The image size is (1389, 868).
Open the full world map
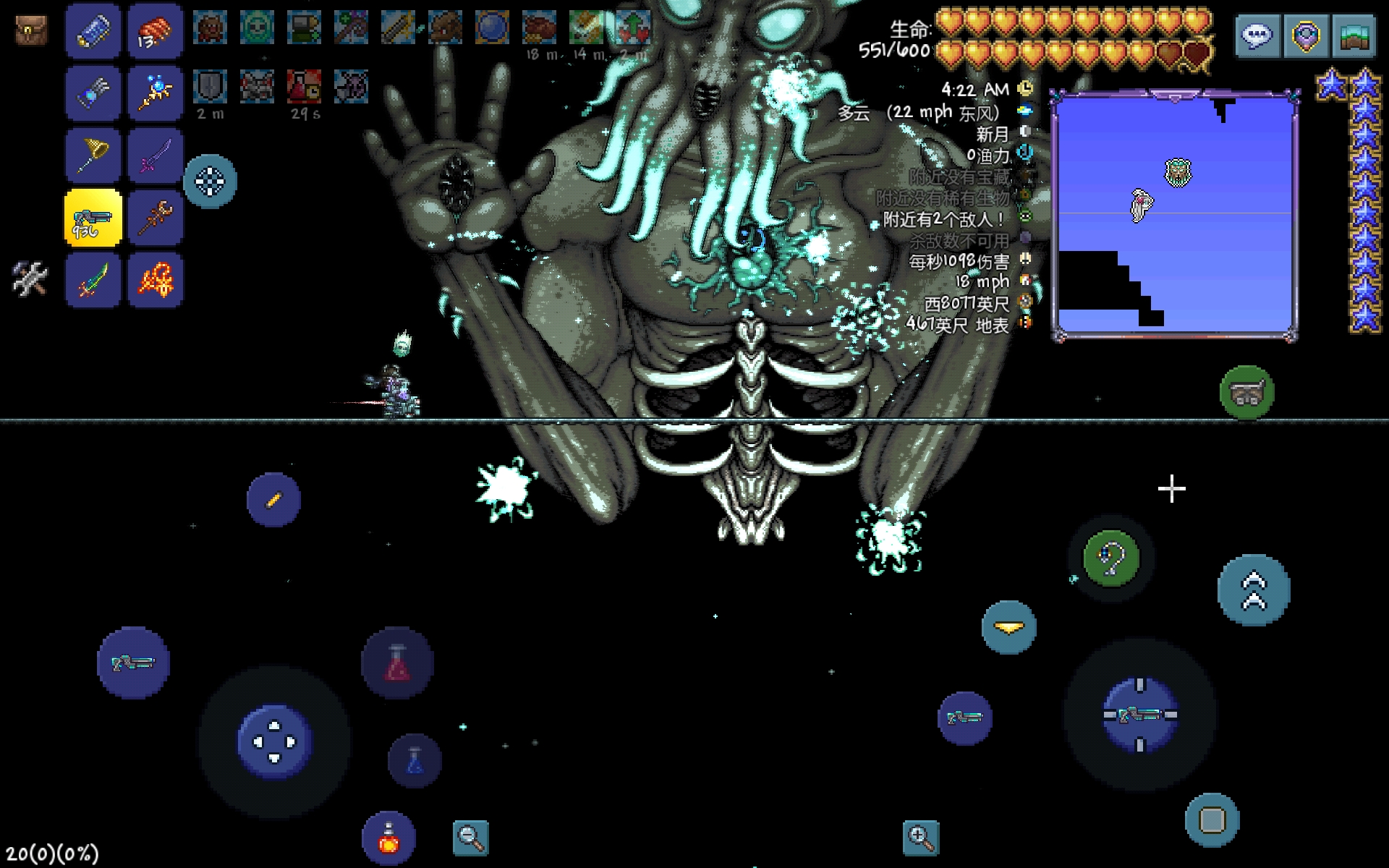point(1353,35)
